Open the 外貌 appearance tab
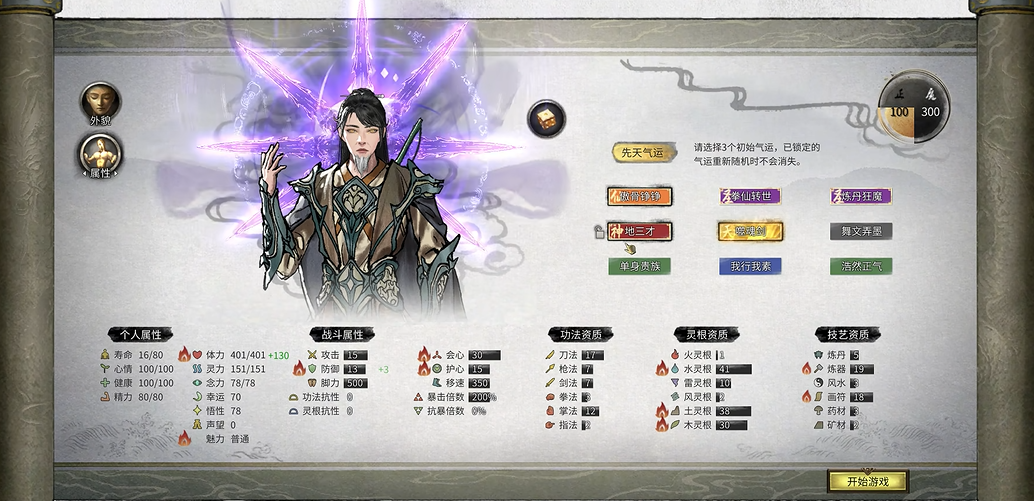 101,101
